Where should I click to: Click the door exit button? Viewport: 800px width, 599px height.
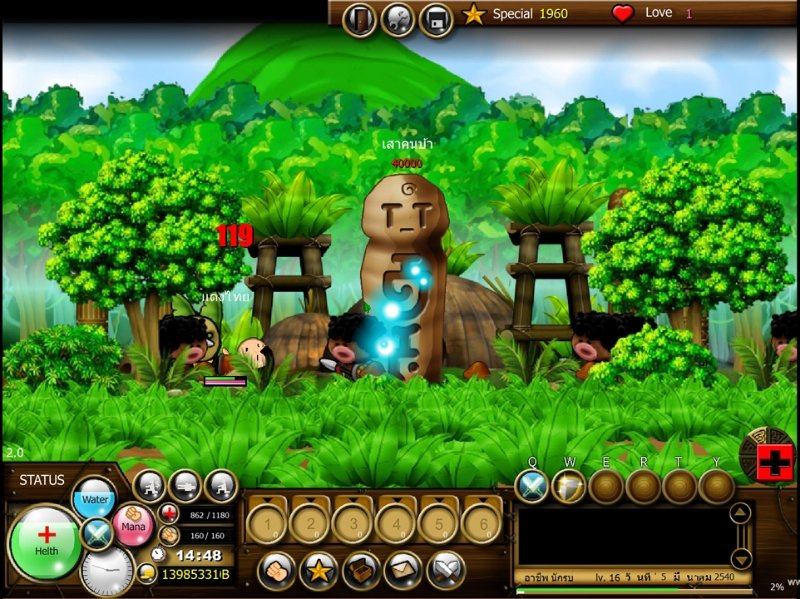pos(359,17)
